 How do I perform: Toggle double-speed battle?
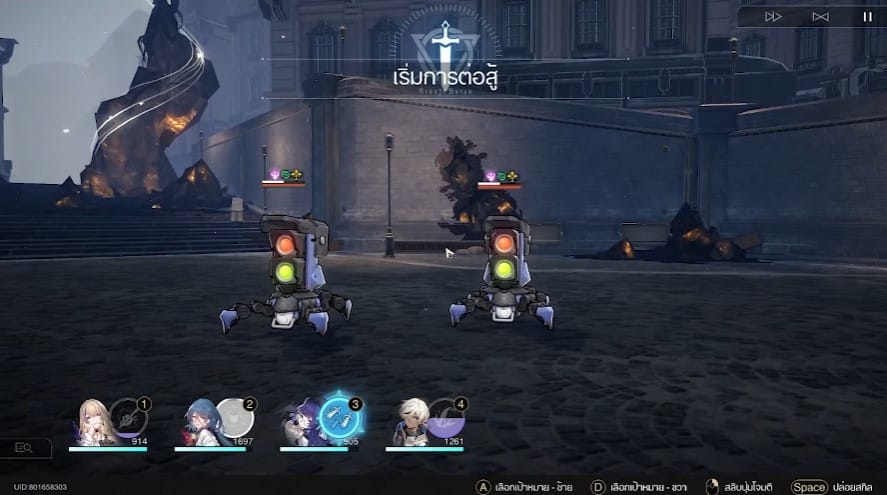773,16
